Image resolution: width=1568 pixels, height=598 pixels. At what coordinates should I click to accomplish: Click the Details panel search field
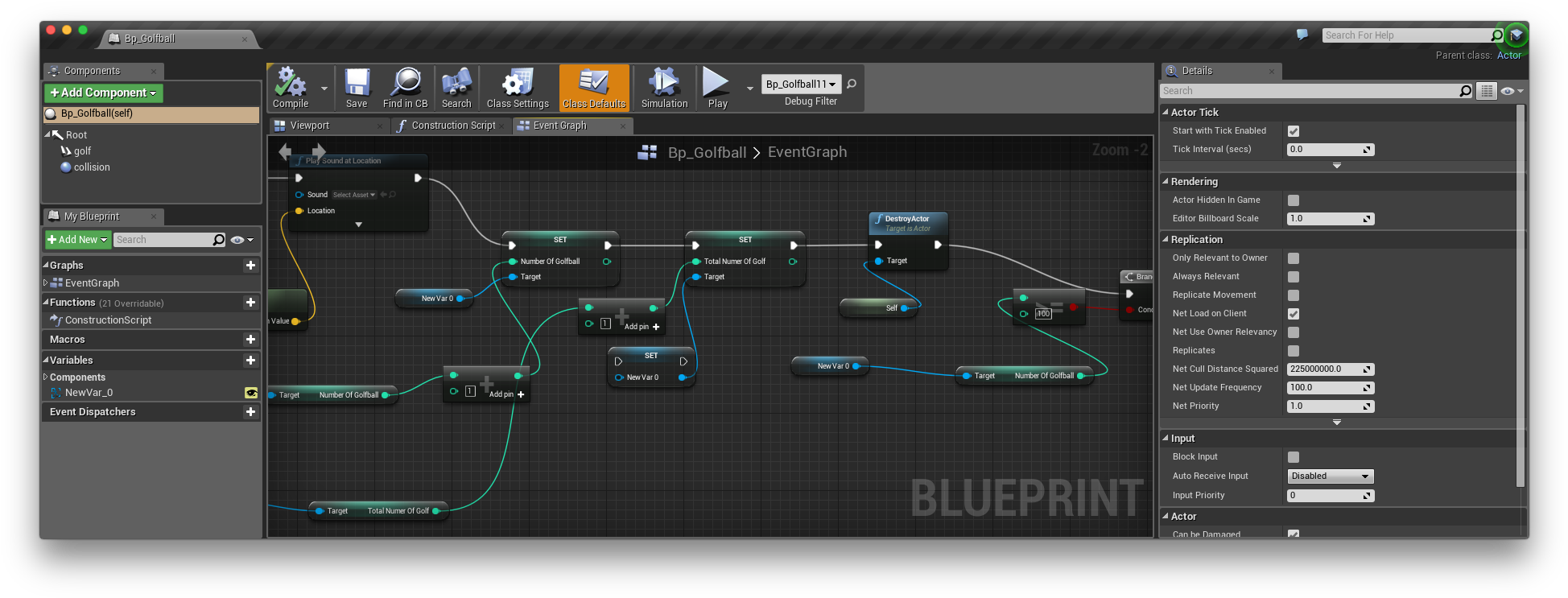(x=1312, y=90)
